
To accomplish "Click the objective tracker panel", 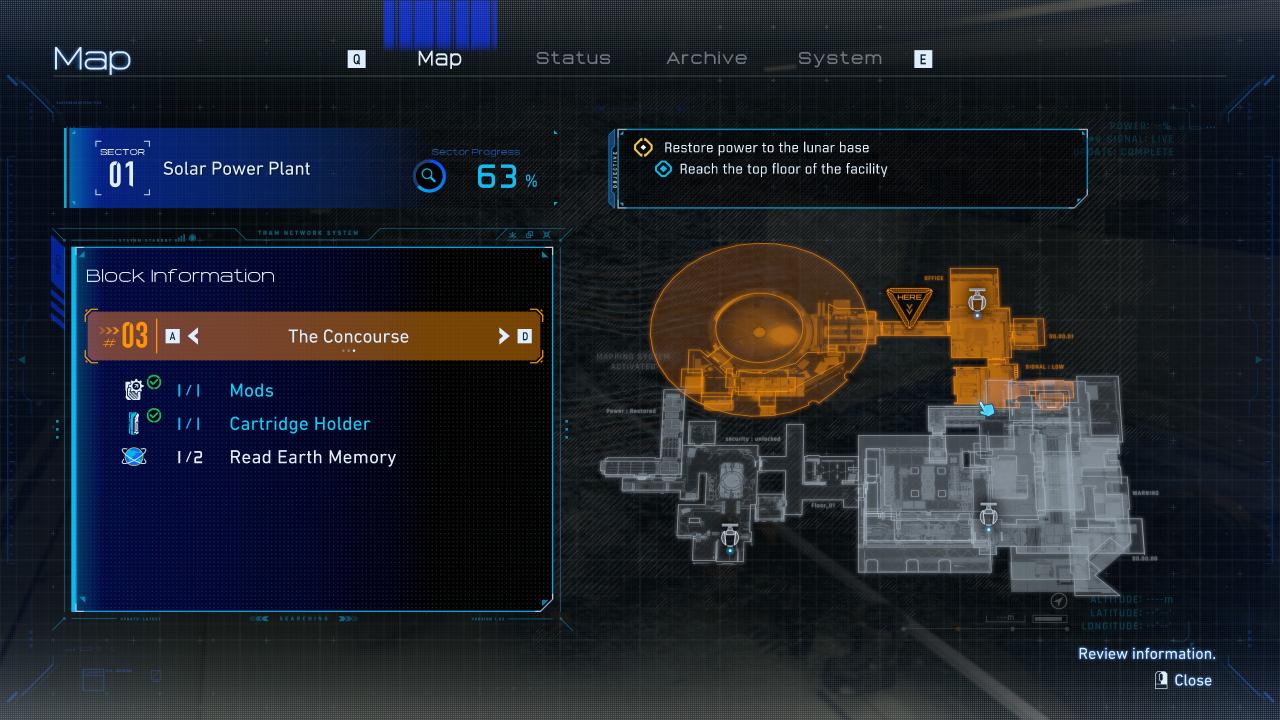I will pos(850,168).
